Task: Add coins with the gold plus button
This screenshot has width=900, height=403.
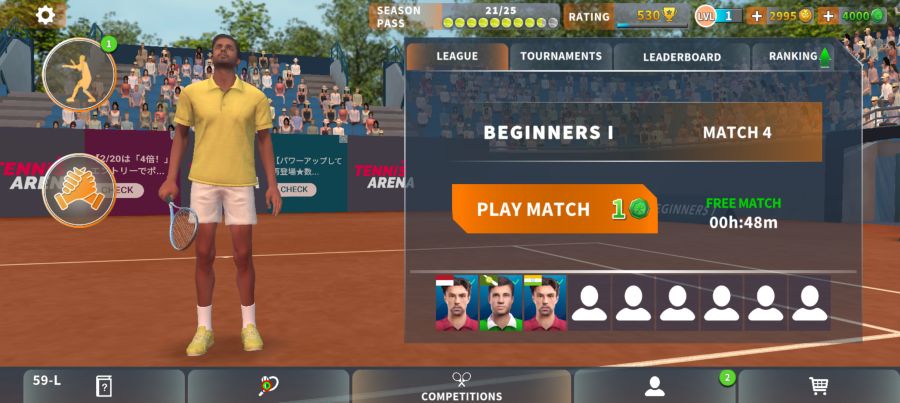Action: click(756, 16)
